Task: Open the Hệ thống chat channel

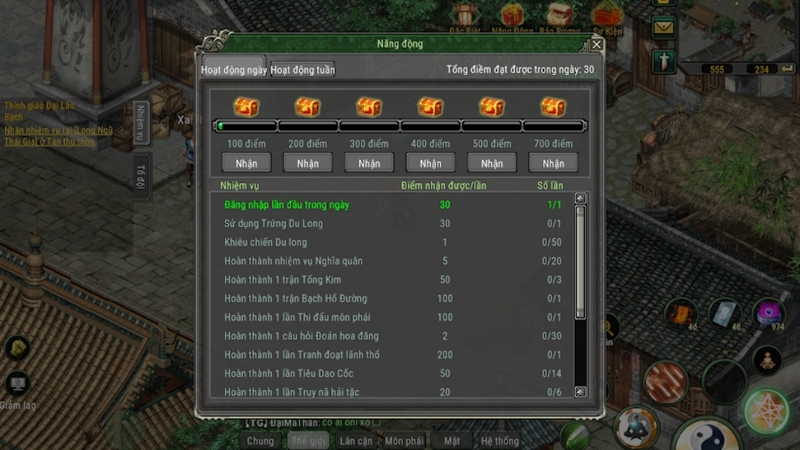Action: [499, 440]
